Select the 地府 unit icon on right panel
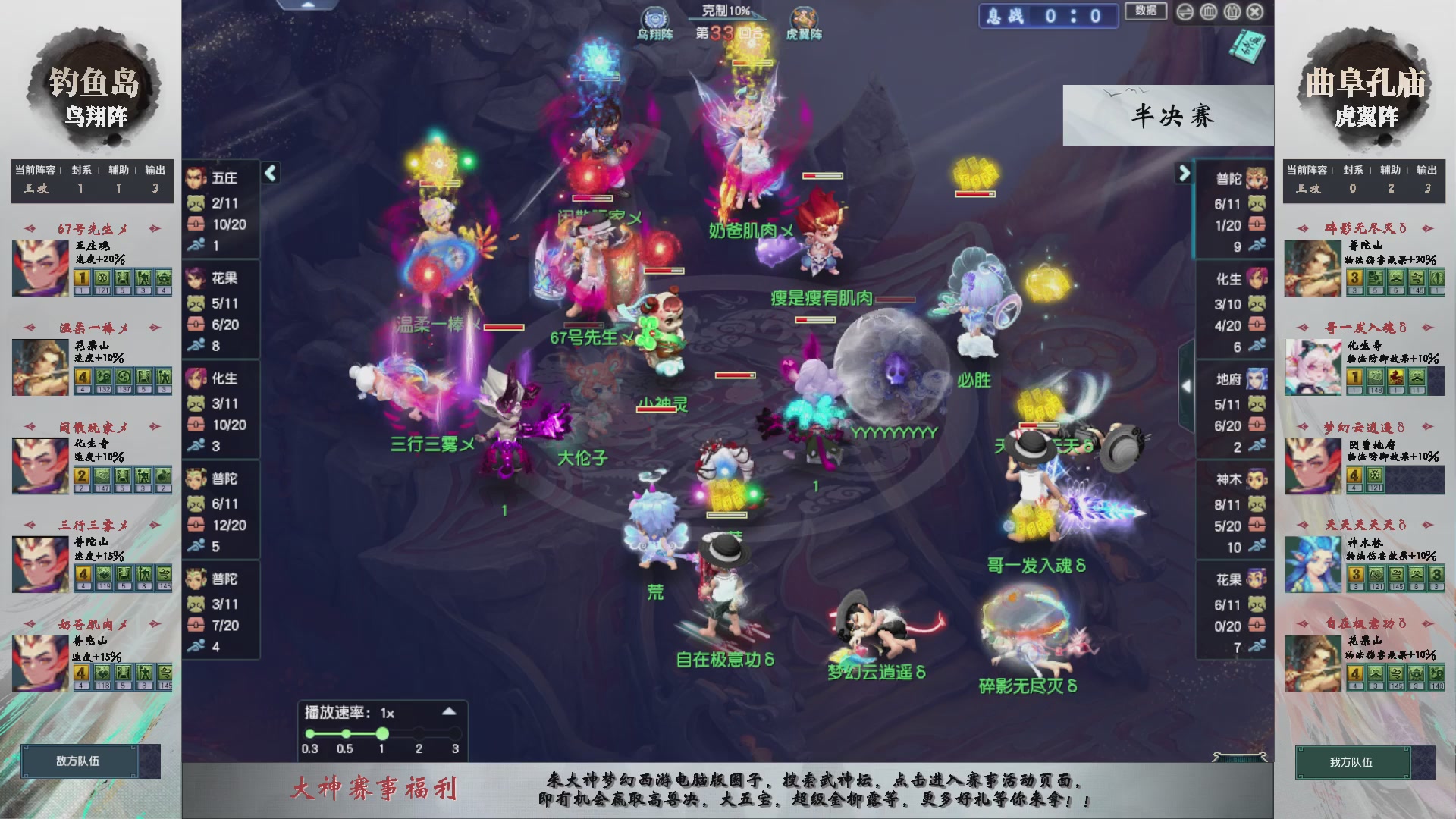 point(1257,379)
